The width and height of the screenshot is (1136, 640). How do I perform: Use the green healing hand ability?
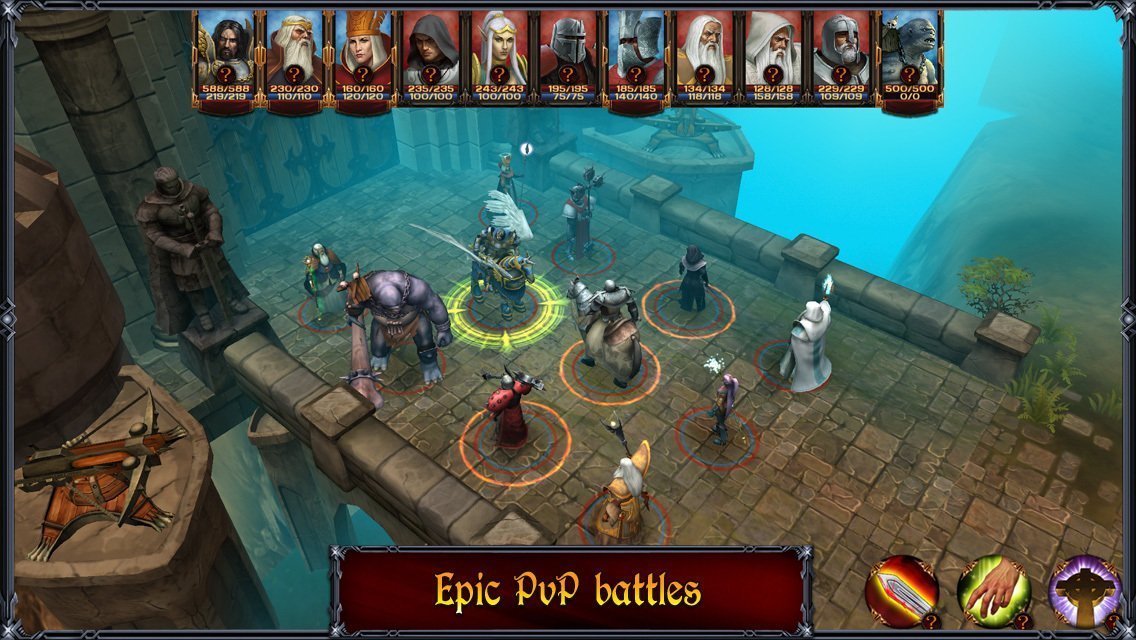992,590
